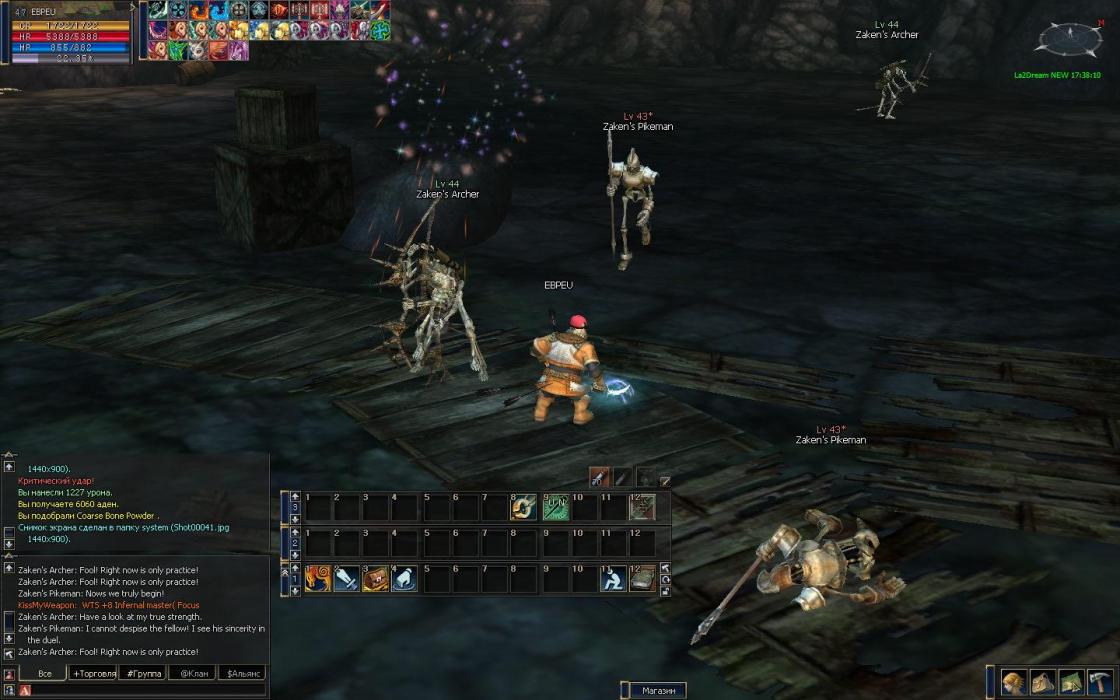Select the @Клан chat tab

click(x=193, y=674)
